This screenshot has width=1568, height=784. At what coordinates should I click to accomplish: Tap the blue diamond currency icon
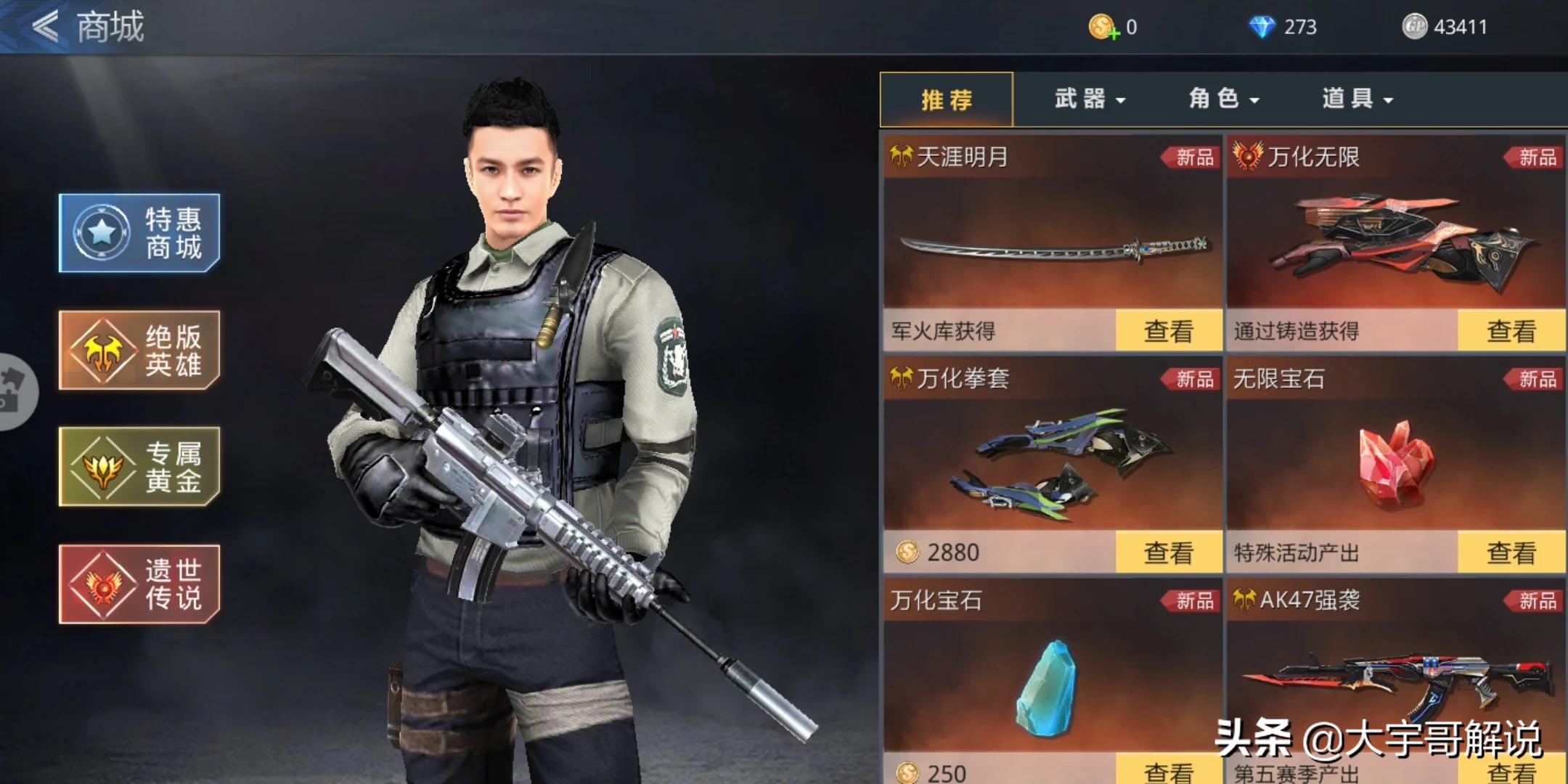(1262, 28)
